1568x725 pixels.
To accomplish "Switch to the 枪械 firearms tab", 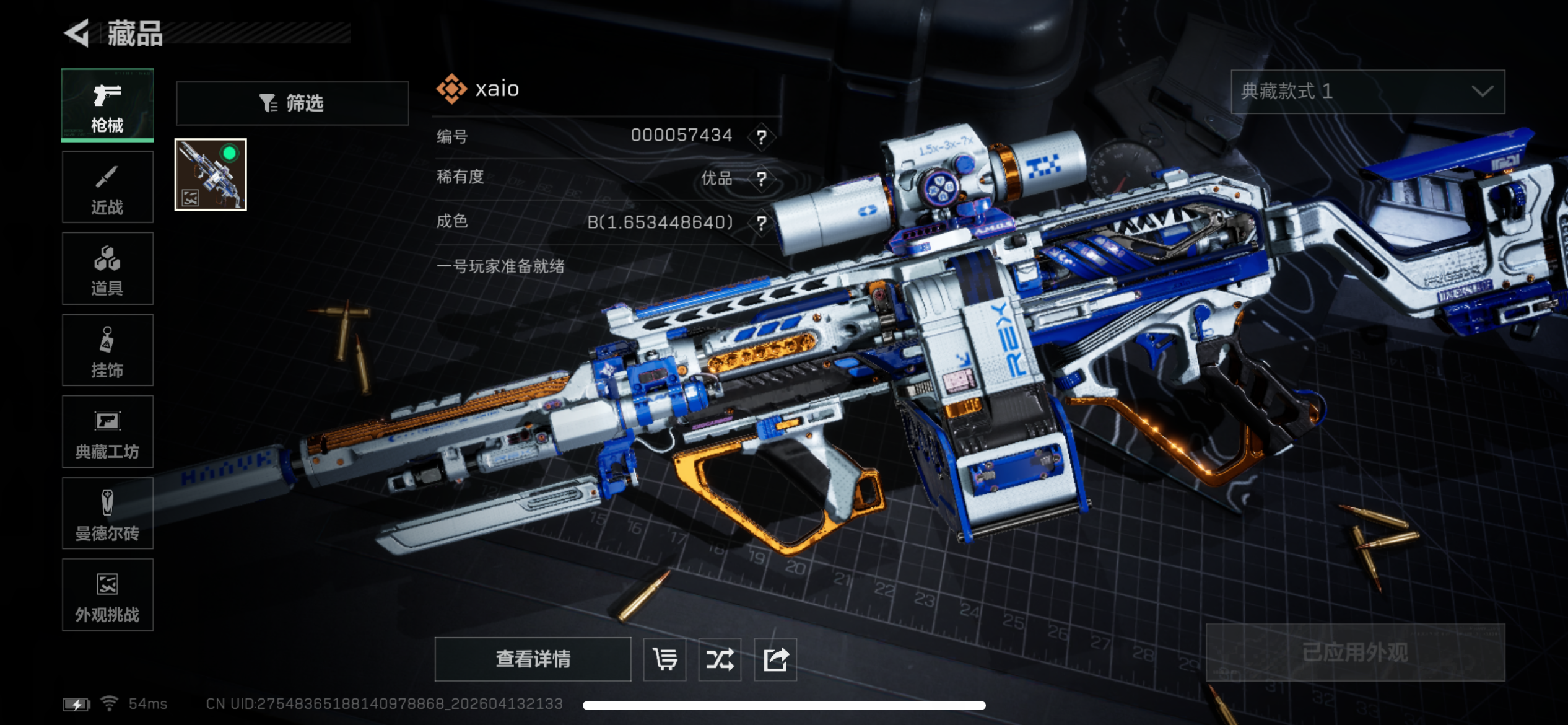I will pyautogui.click(x=107, y=105).
